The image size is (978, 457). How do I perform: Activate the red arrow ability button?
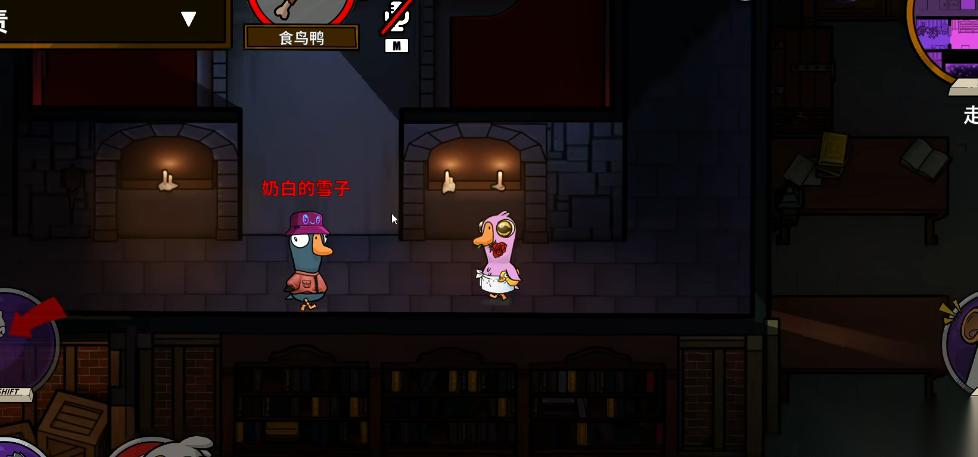(22, 339)
